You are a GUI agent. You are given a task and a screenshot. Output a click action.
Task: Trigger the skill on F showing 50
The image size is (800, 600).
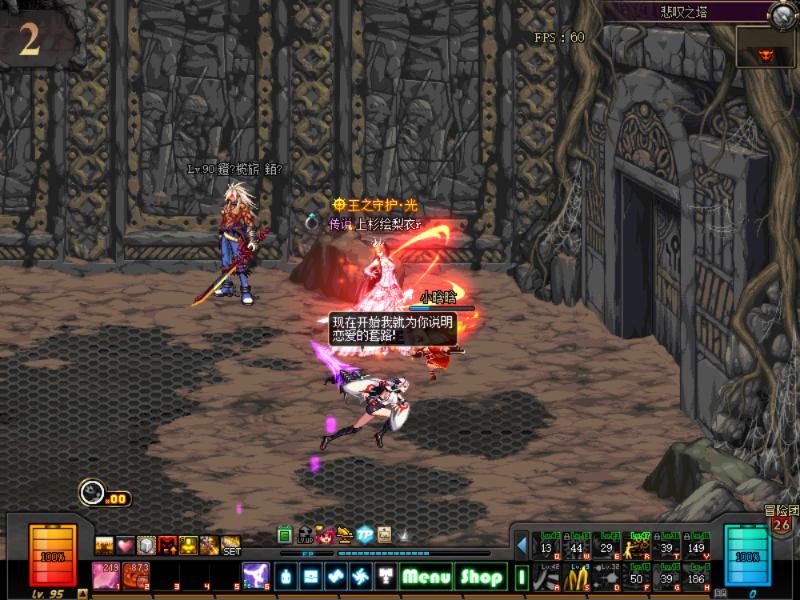636,577
